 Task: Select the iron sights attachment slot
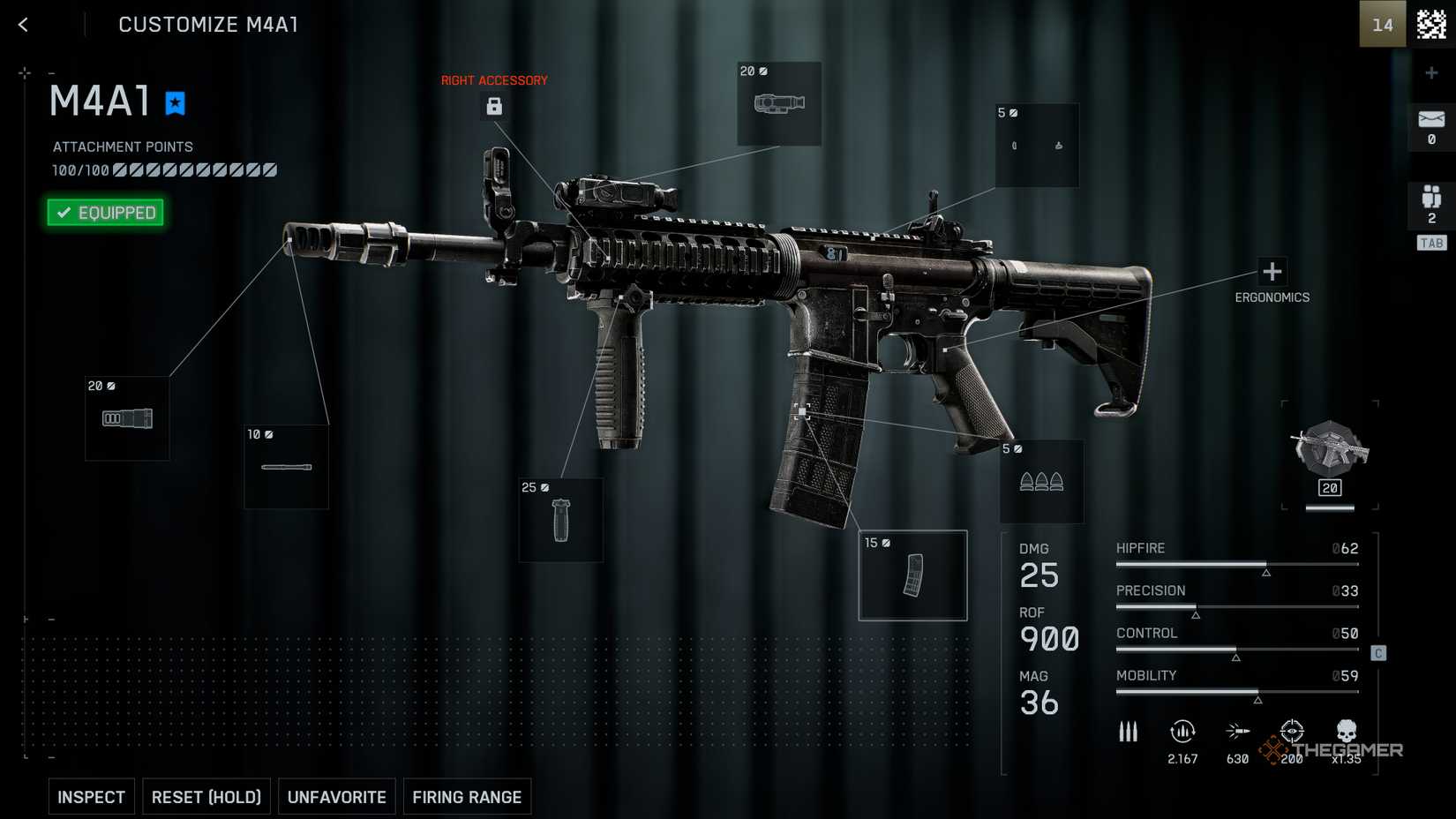pyautogui.click(x=1037, y=146)
